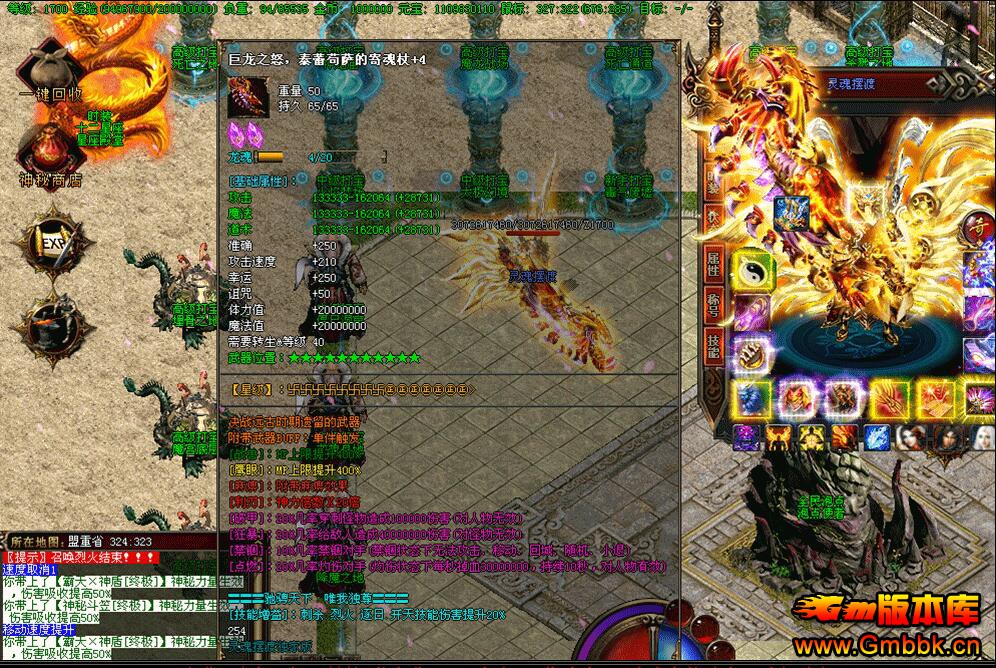The width and height of the screenshot is (996, 668).
Task: Select the blue ice crystal icon
Action: click(x=876, y=438)
